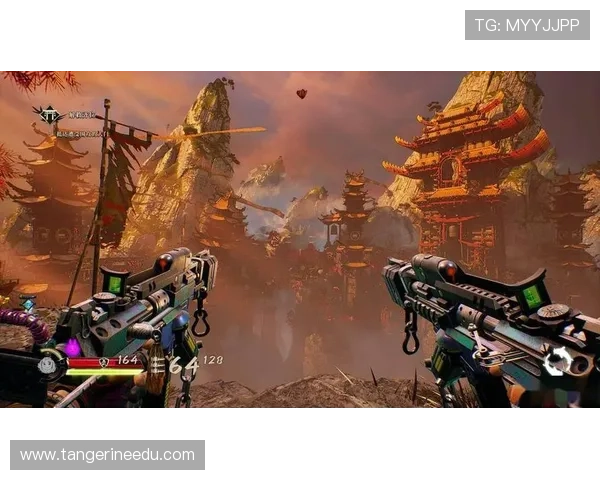Click the character portrait beside the health bar
This screenshot has height=480, width=600.
click(47, 365)
